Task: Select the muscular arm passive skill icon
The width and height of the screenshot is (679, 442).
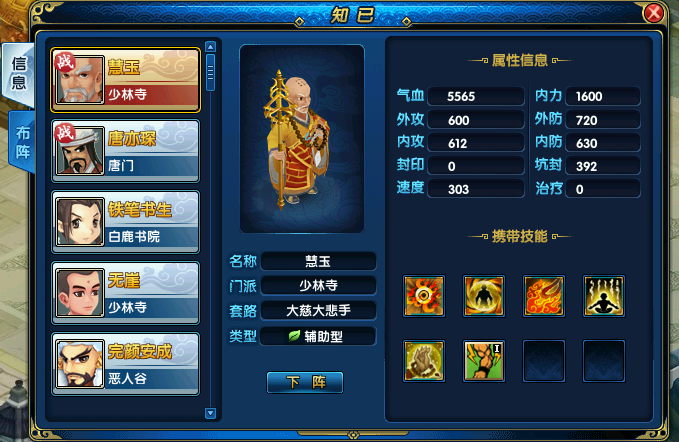Action: (484, 360)
